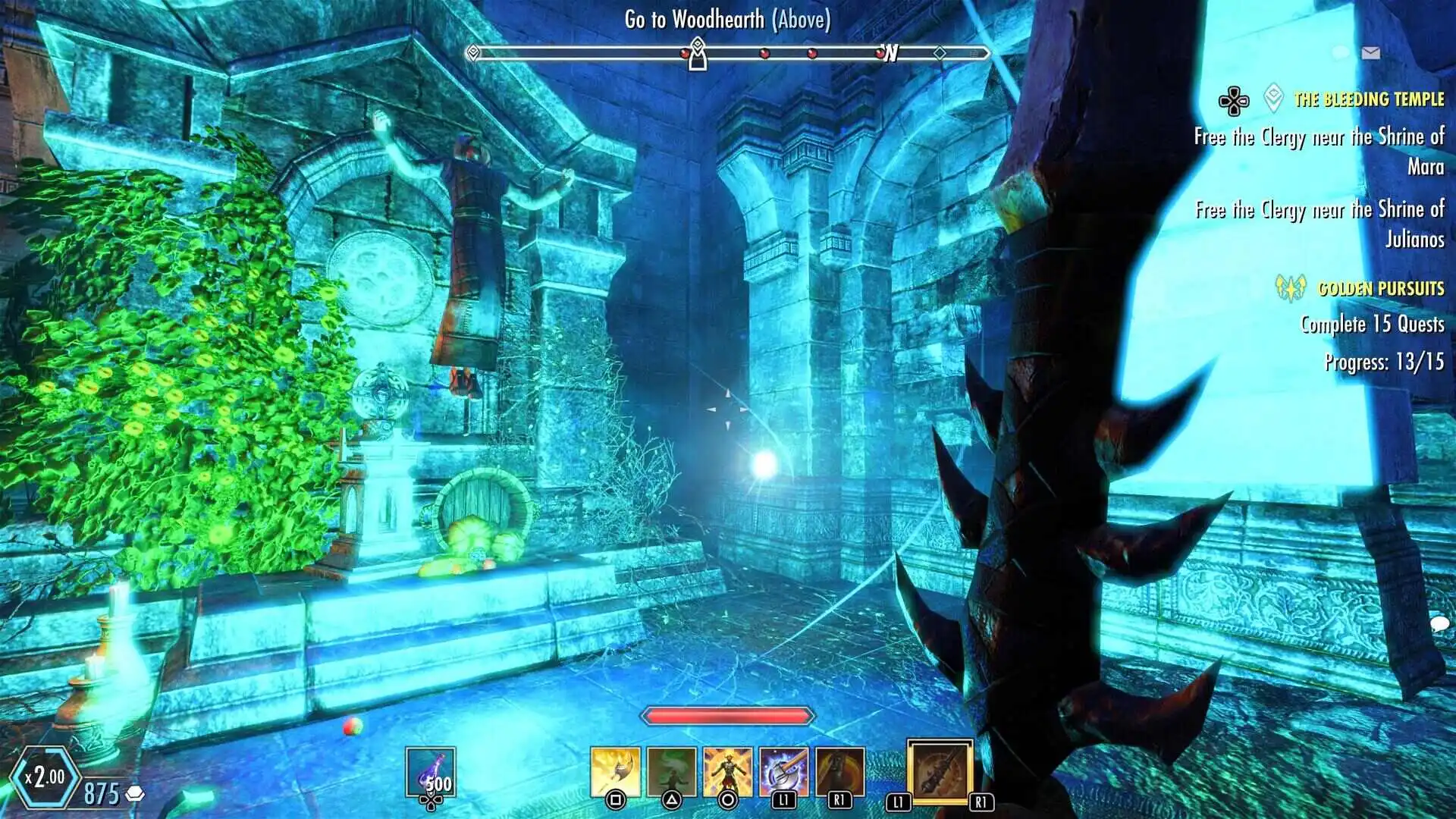Viewport: 1456px width, 819px height.
Task: Open the chat bubble icon
Action: click(1439, 624)
